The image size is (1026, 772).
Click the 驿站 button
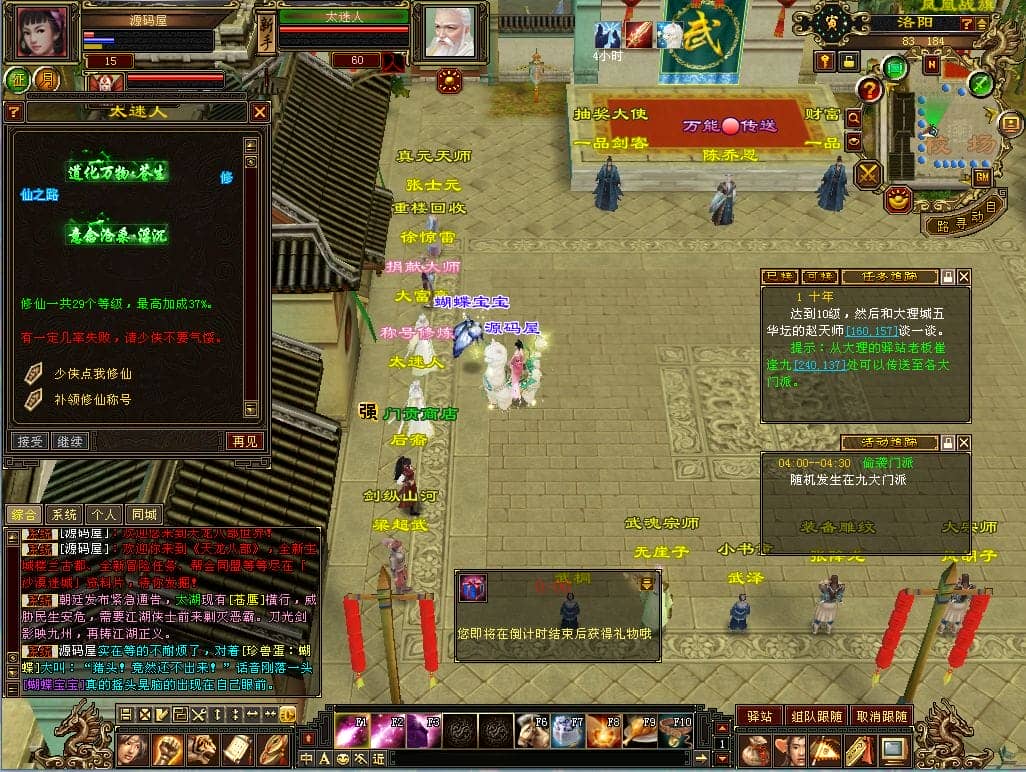759,716
